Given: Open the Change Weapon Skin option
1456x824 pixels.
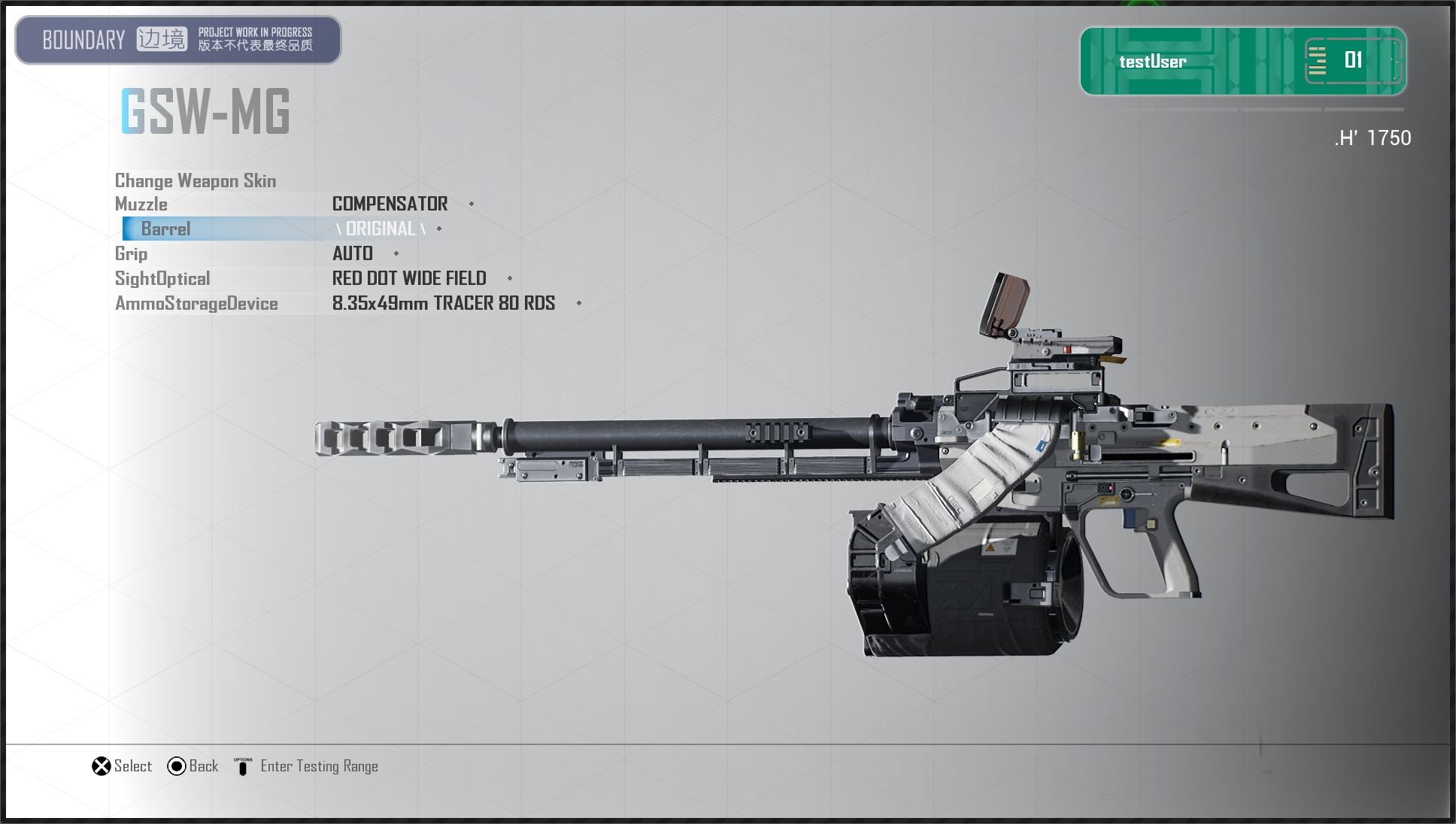Looking at the screenshot, I should (x=196, y=180).
